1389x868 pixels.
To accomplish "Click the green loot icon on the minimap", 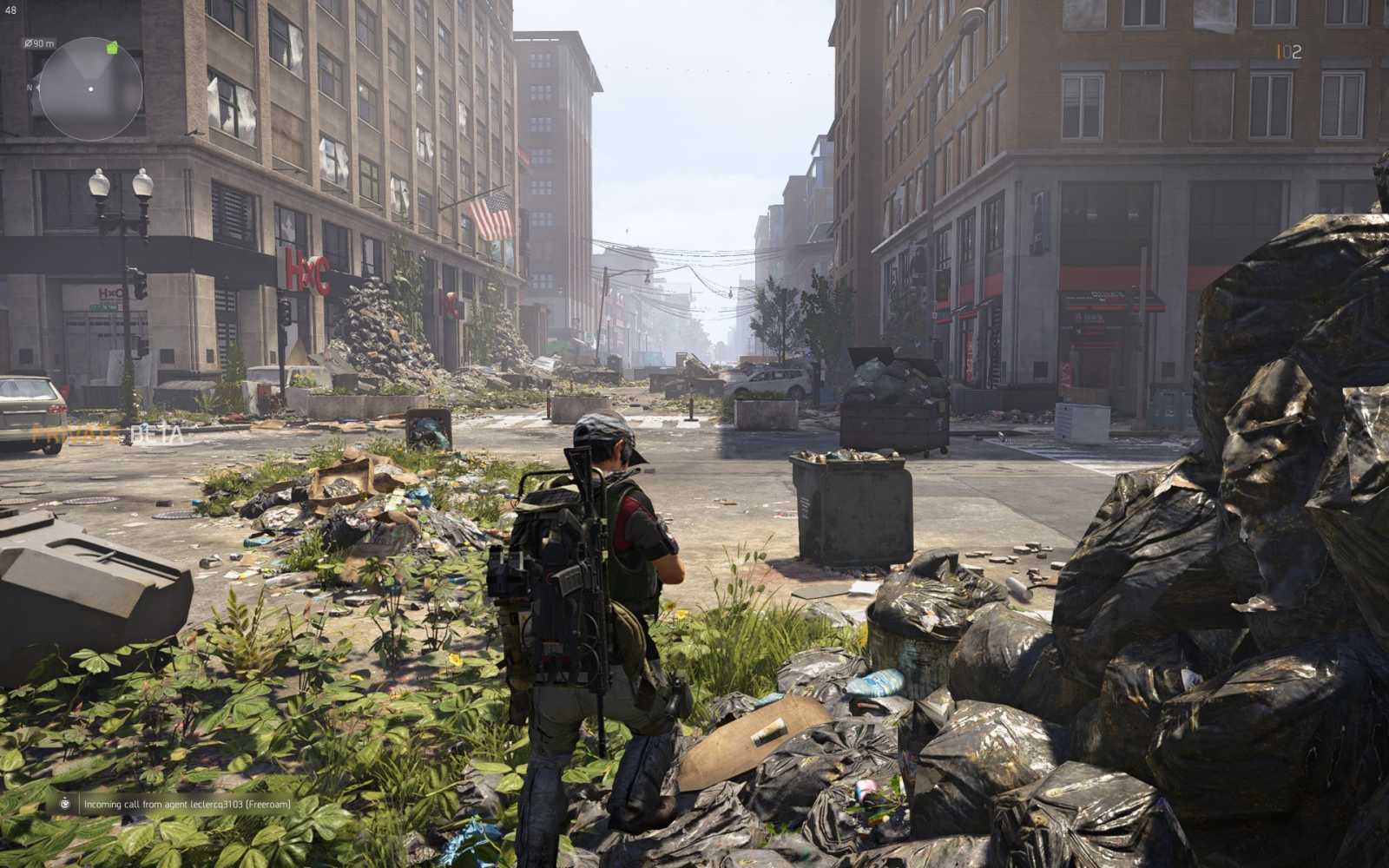I will click(x=112, y=48).
